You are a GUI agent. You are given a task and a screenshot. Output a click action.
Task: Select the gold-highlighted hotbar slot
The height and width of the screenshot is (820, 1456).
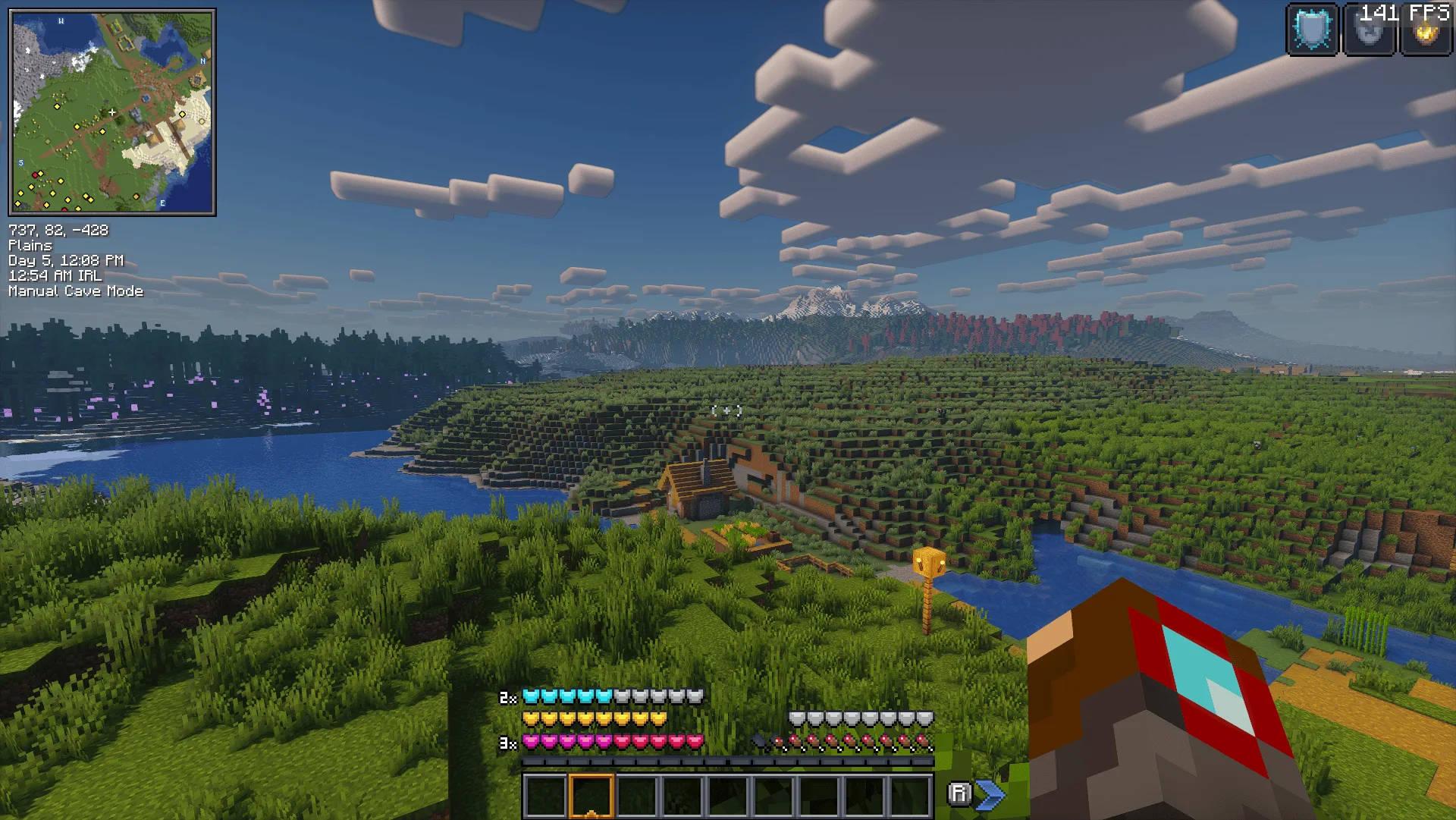[591, 795]
